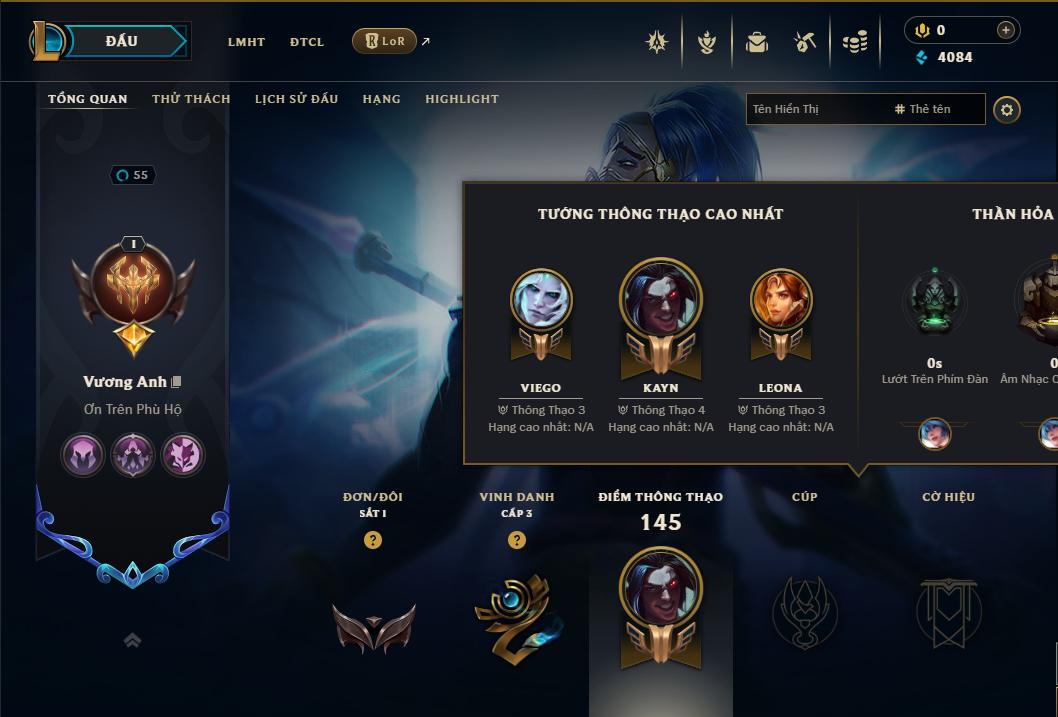Select the TỔNG QUAN tab
This screenshot has width=1058, height=717.
(x=88, y=99)
